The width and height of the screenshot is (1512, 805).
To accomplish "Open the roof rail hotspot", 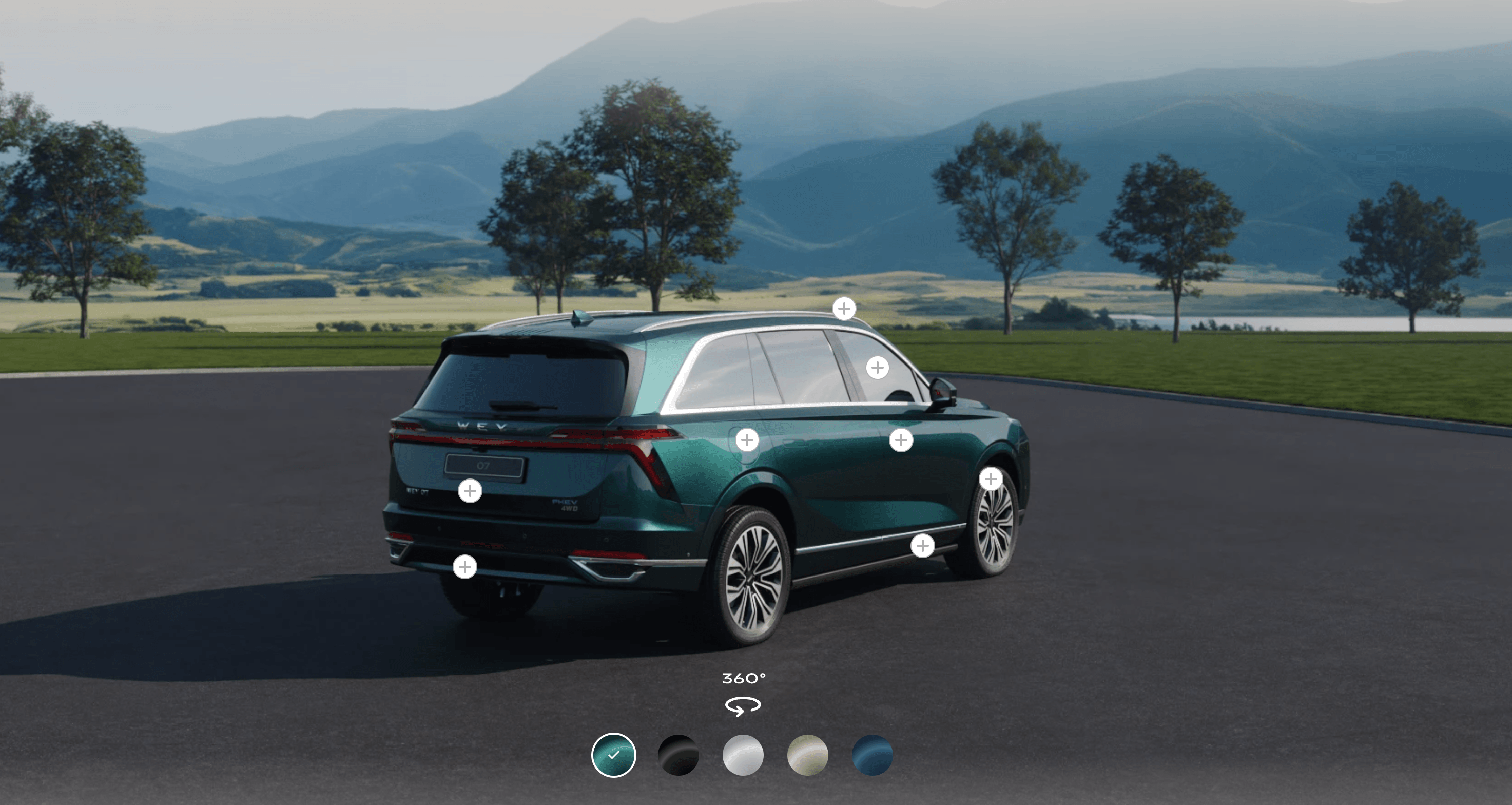I will pyautogui.click(x=844, y=308).
